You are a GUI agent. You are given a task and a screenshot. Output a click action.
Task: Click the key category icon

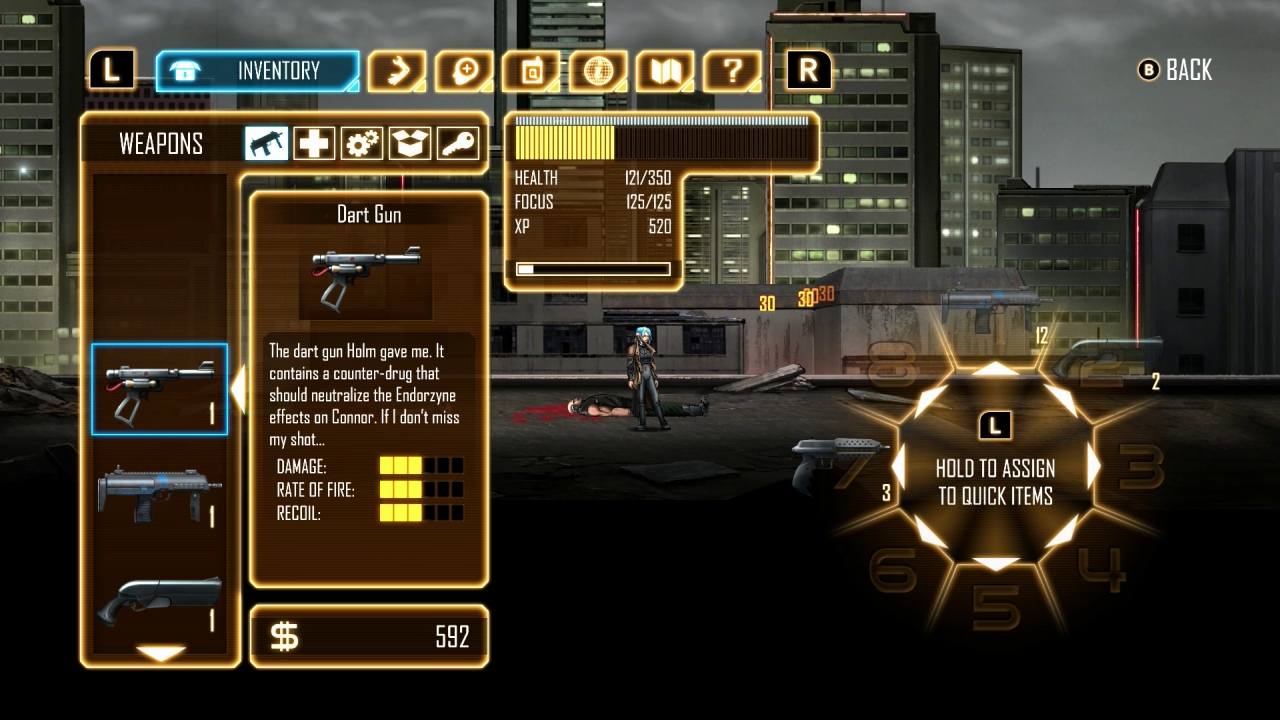[x=458, y=143]
